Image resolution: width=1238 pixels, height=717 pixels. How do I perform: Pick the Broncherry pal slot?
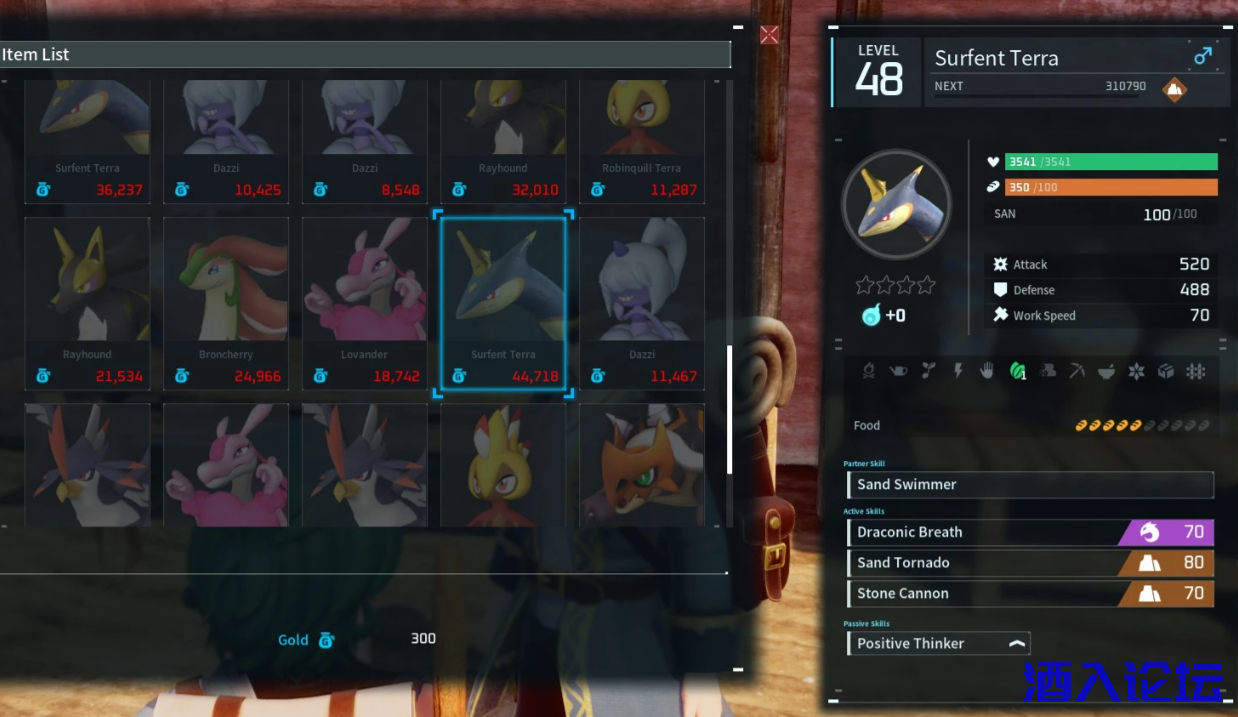(226, 303)
